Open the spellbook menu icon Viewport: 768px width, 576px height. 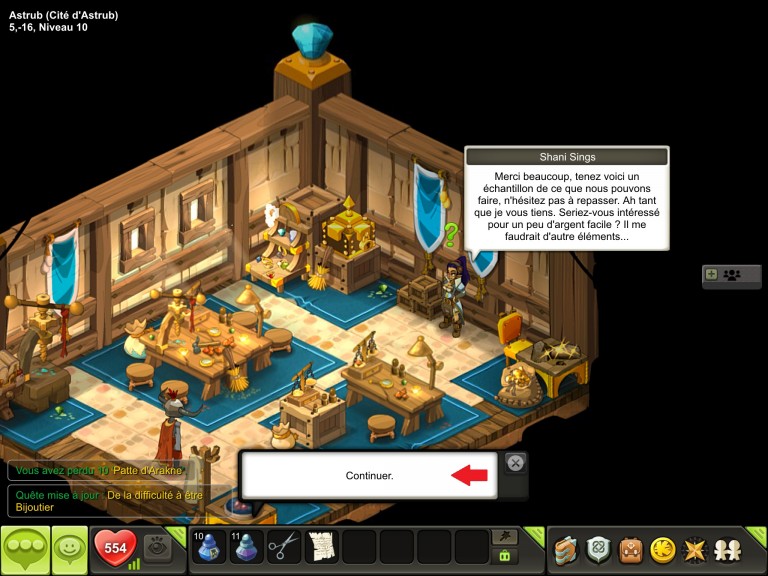click(x=567, y=549)
